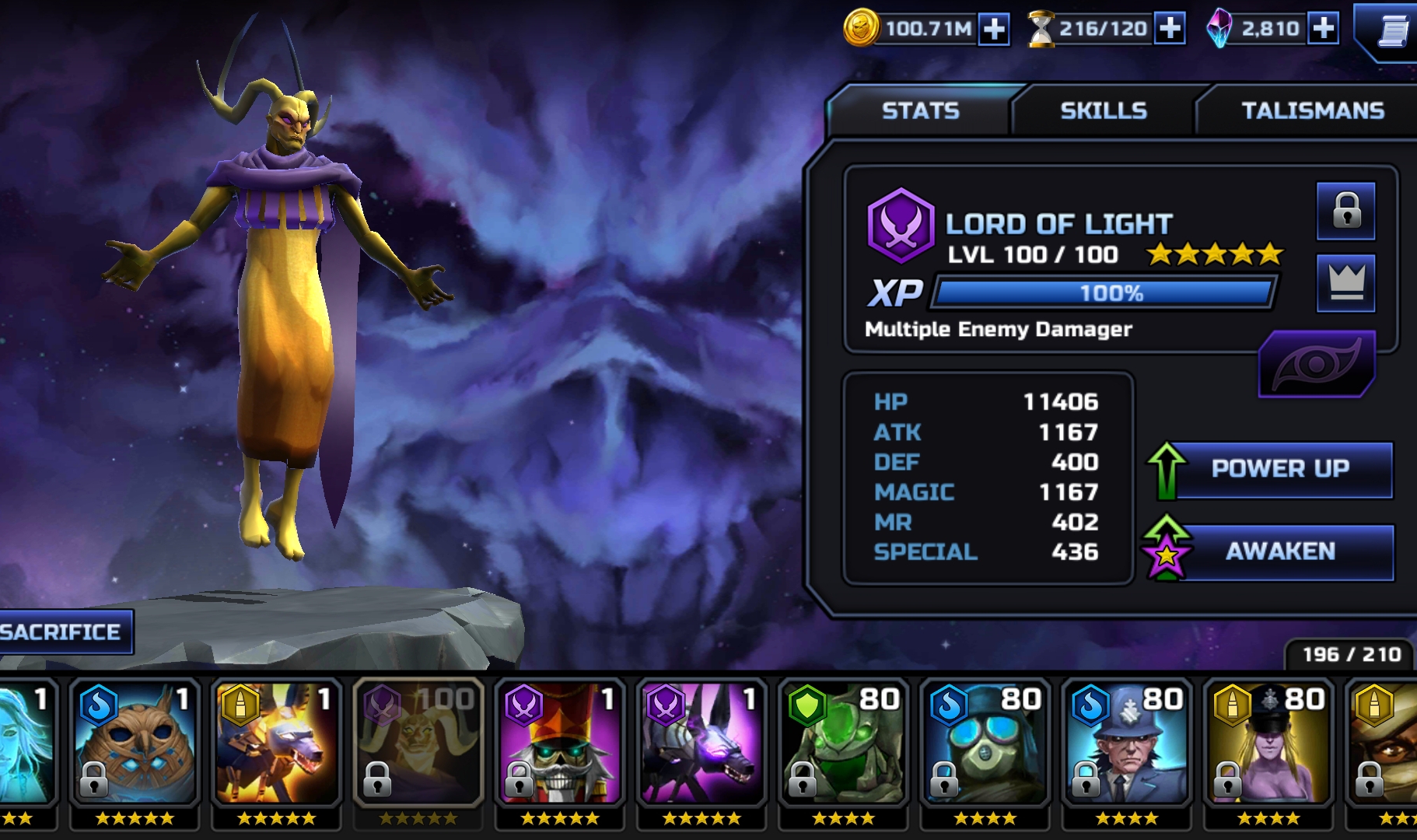The height and width of the screenshot is (840, 1417).
Task: Select the gas mask soldier portrait
Action: 984,744
